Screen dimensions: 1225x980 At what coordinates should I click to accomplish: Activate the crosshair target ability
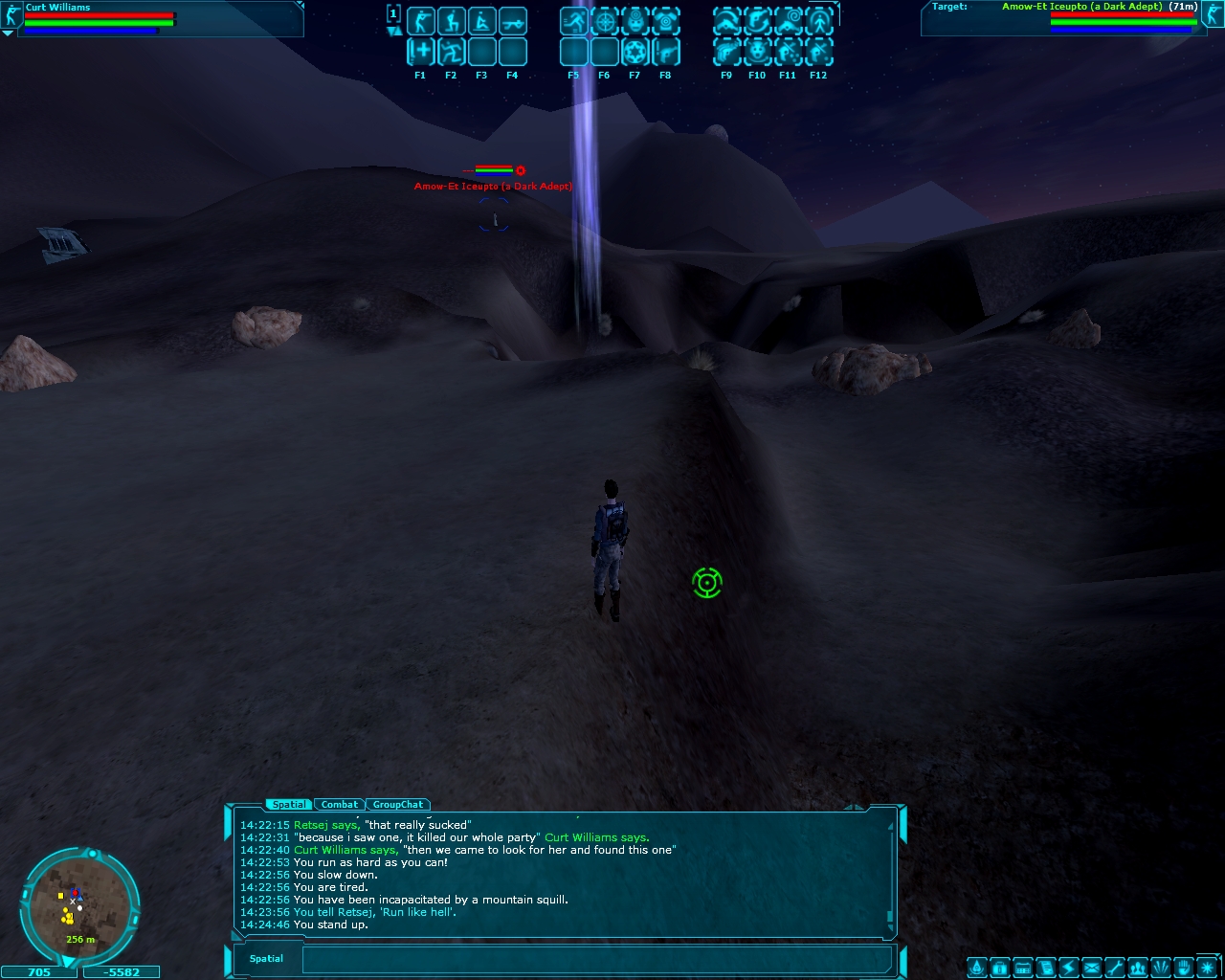[x=604, y=21]
